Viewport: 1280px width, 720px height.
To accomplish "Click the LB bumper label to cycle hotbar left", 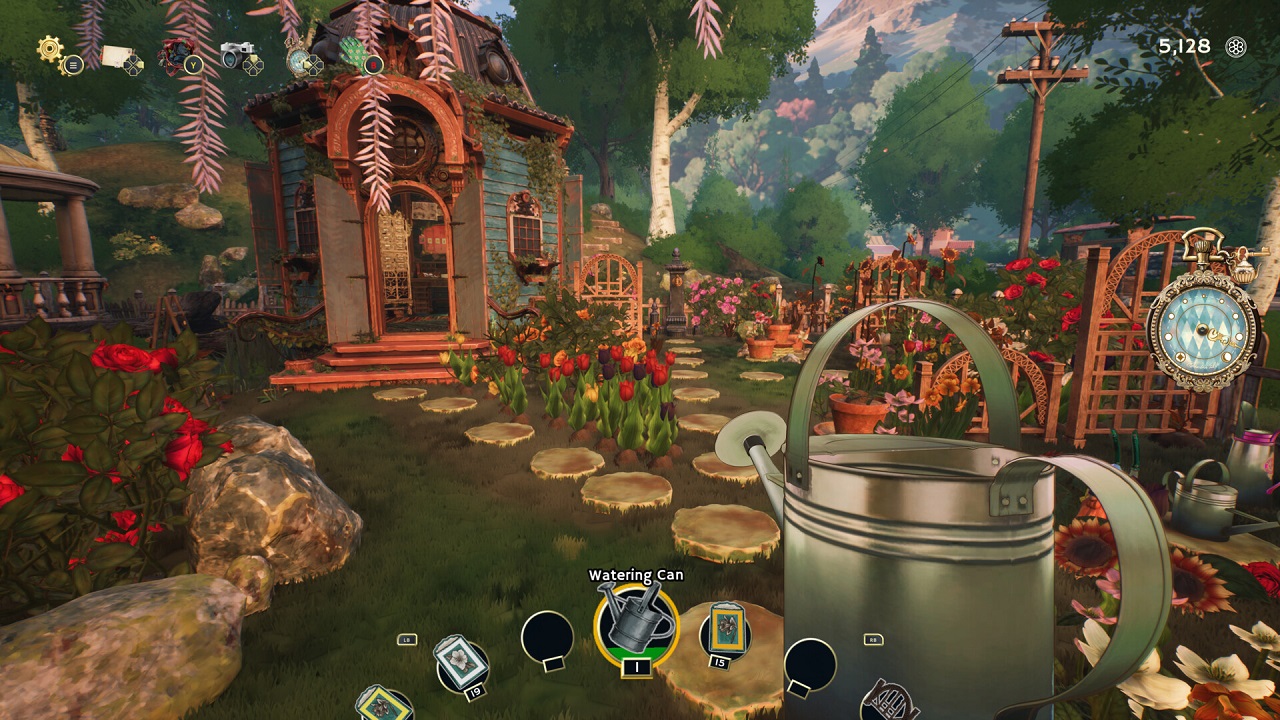I will [406, 640].
